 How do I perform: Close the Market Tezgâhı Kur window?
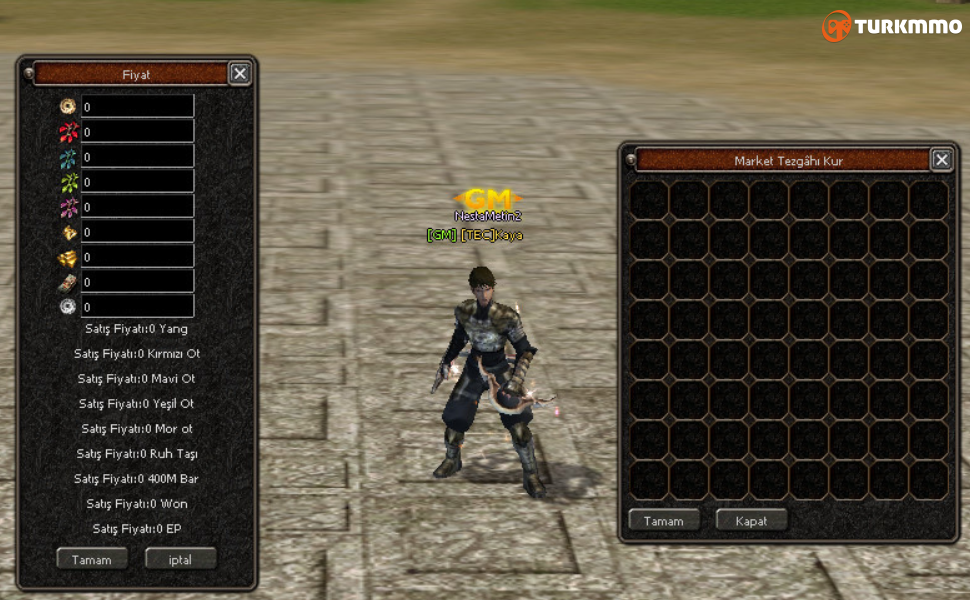[941, 160]
